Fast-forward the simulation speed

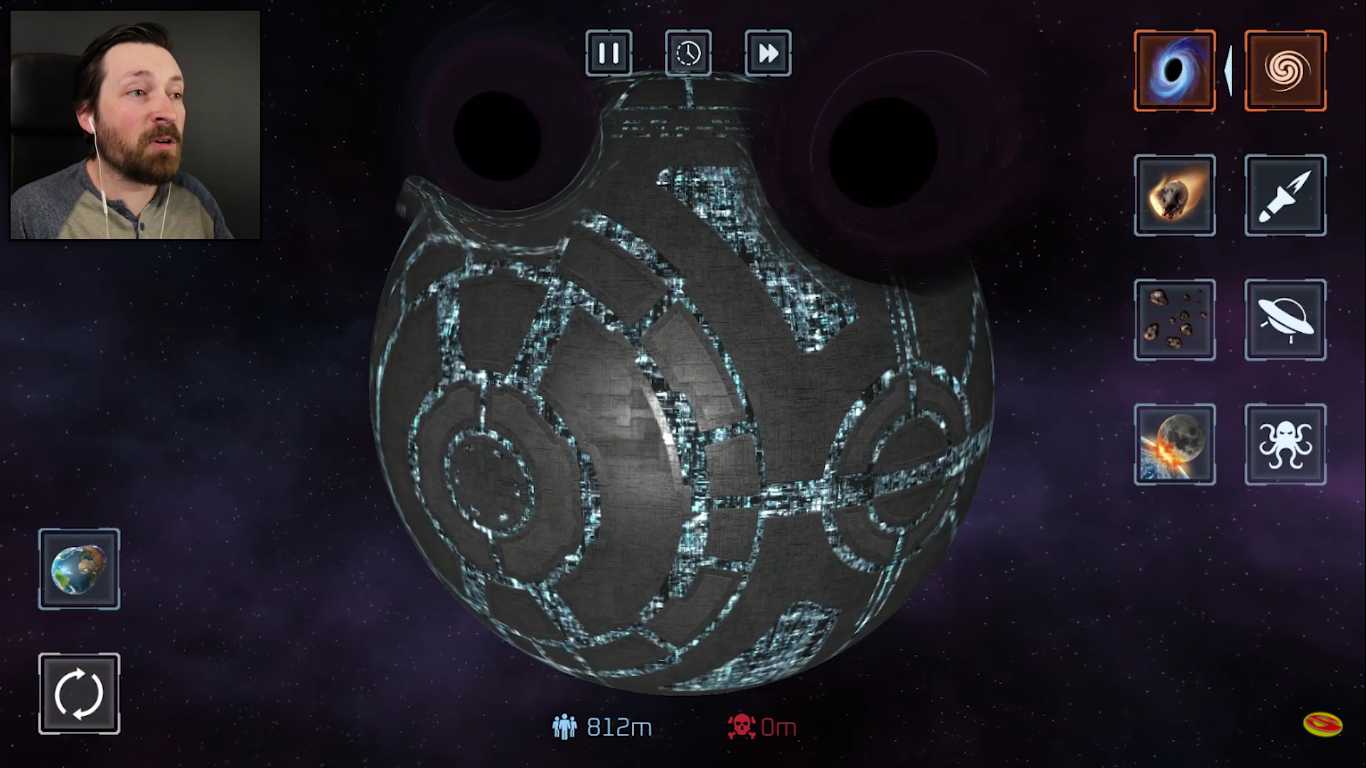[768, 53]
